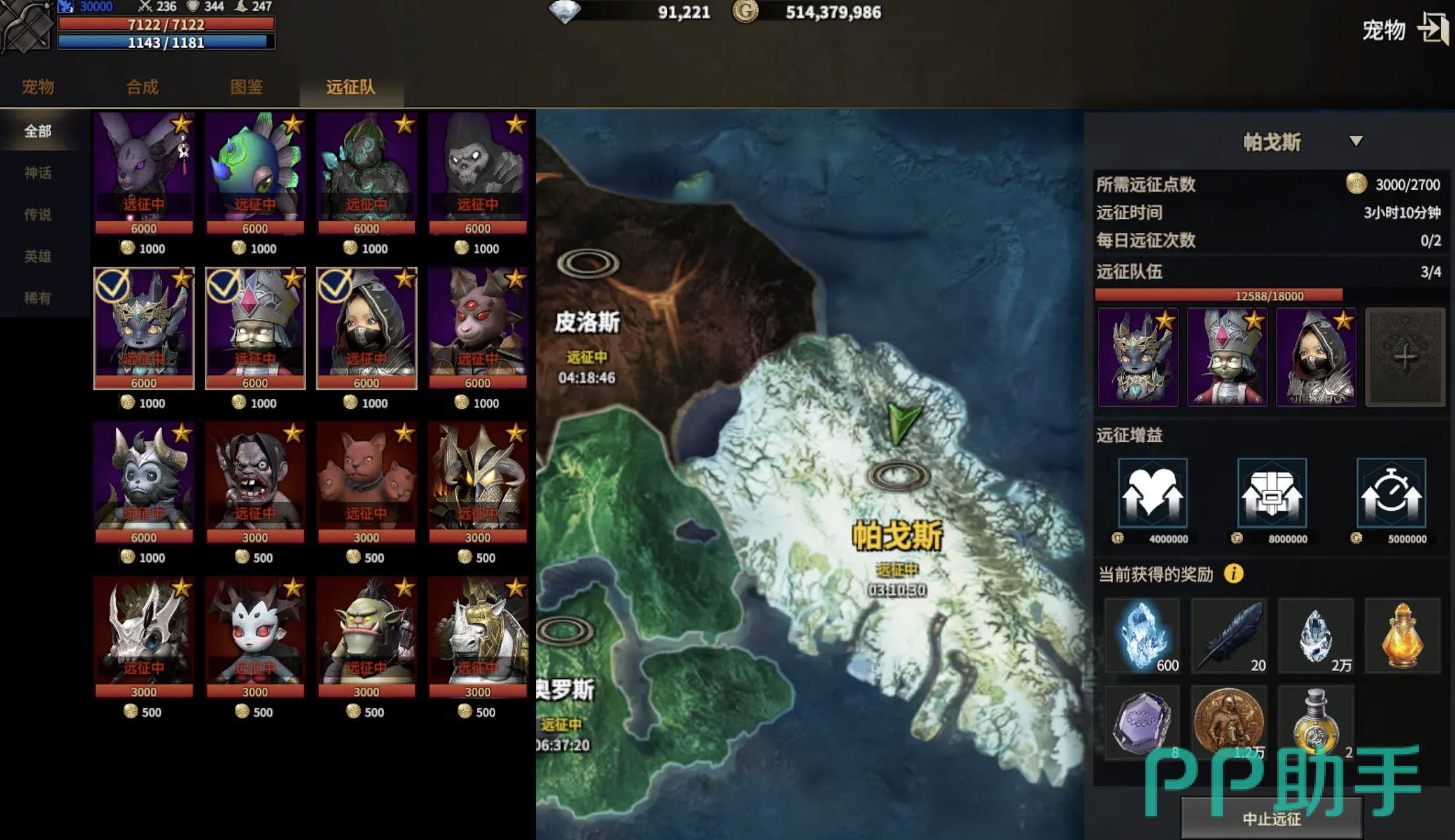
Task: Select the 皮洛斯 map location marker
Action: click(x=588, y=264)
